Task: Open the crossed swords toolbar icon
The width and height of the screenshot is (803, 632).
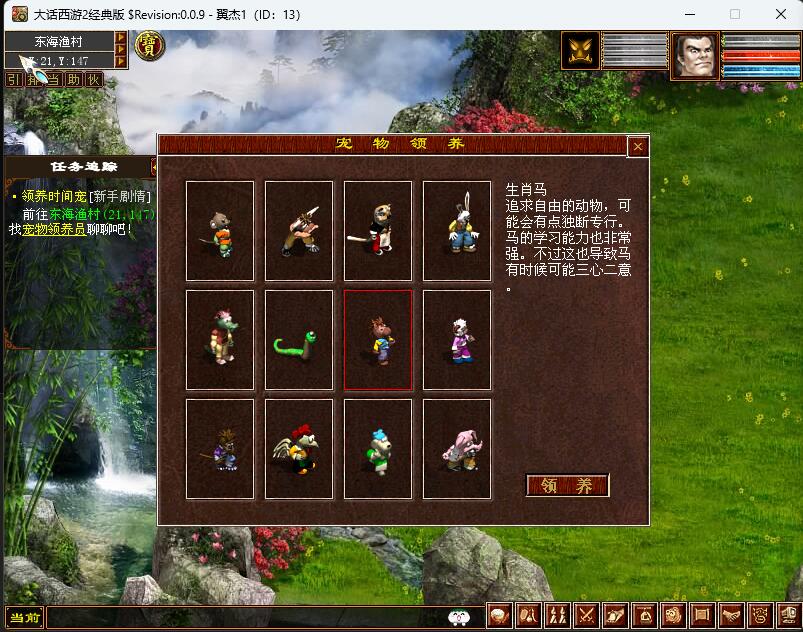Action: pos(587,616)
